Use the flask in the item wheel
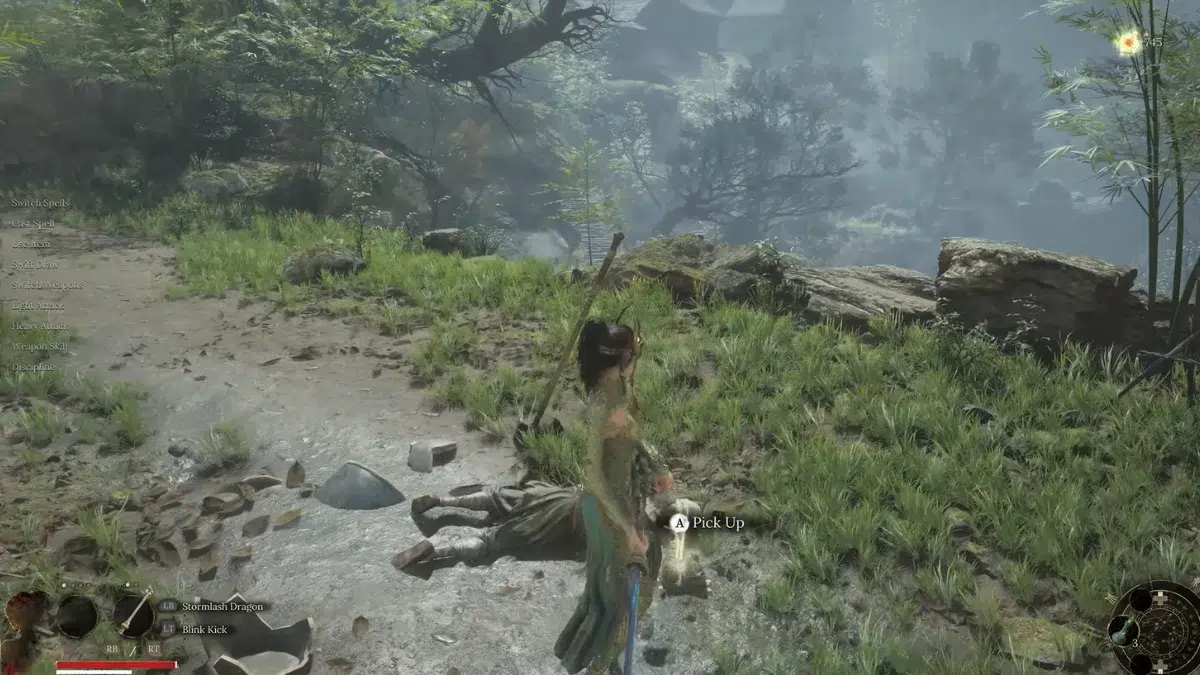 [1122, 630]
